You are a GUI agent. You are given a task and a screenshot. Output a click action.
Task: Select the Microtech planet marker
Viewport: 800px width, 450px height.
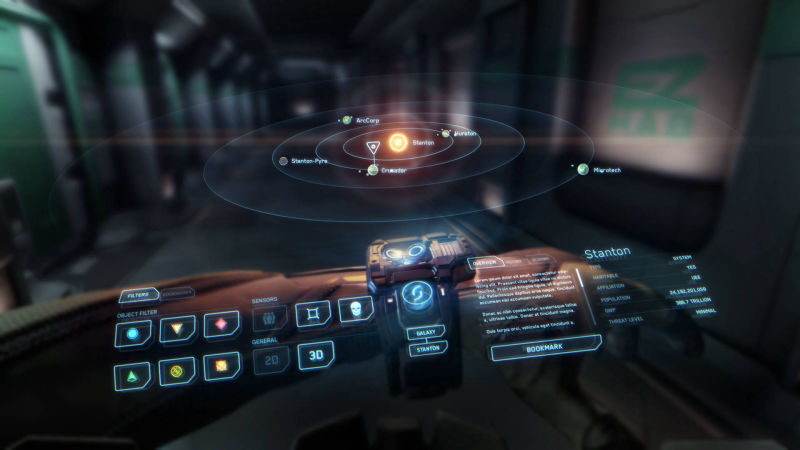[581, 169]
